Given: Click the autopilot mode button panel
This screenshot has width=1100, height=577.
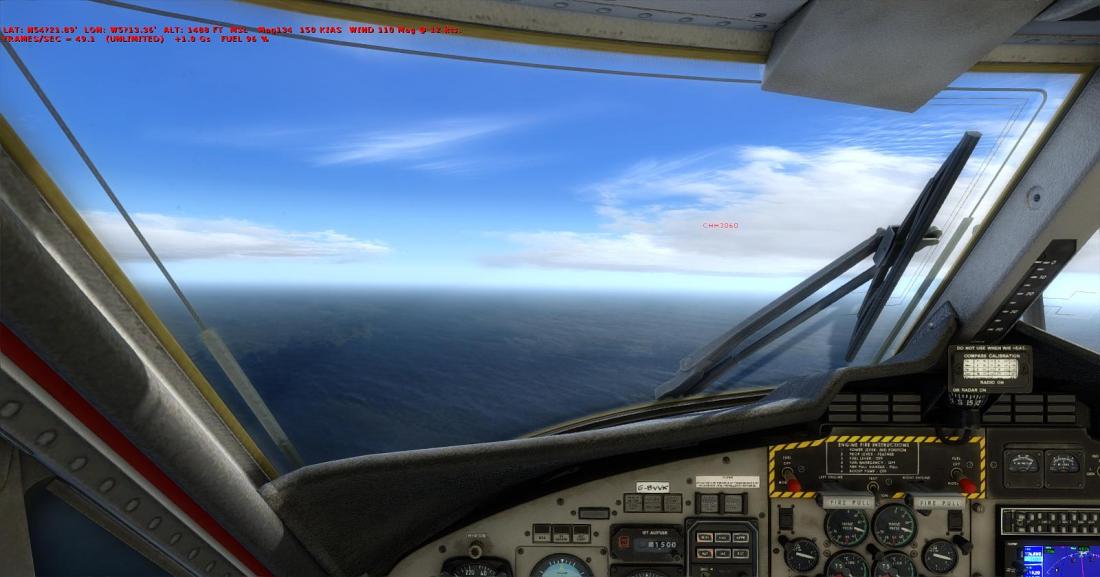Looking at the screenshot, I should click(721, 544).
